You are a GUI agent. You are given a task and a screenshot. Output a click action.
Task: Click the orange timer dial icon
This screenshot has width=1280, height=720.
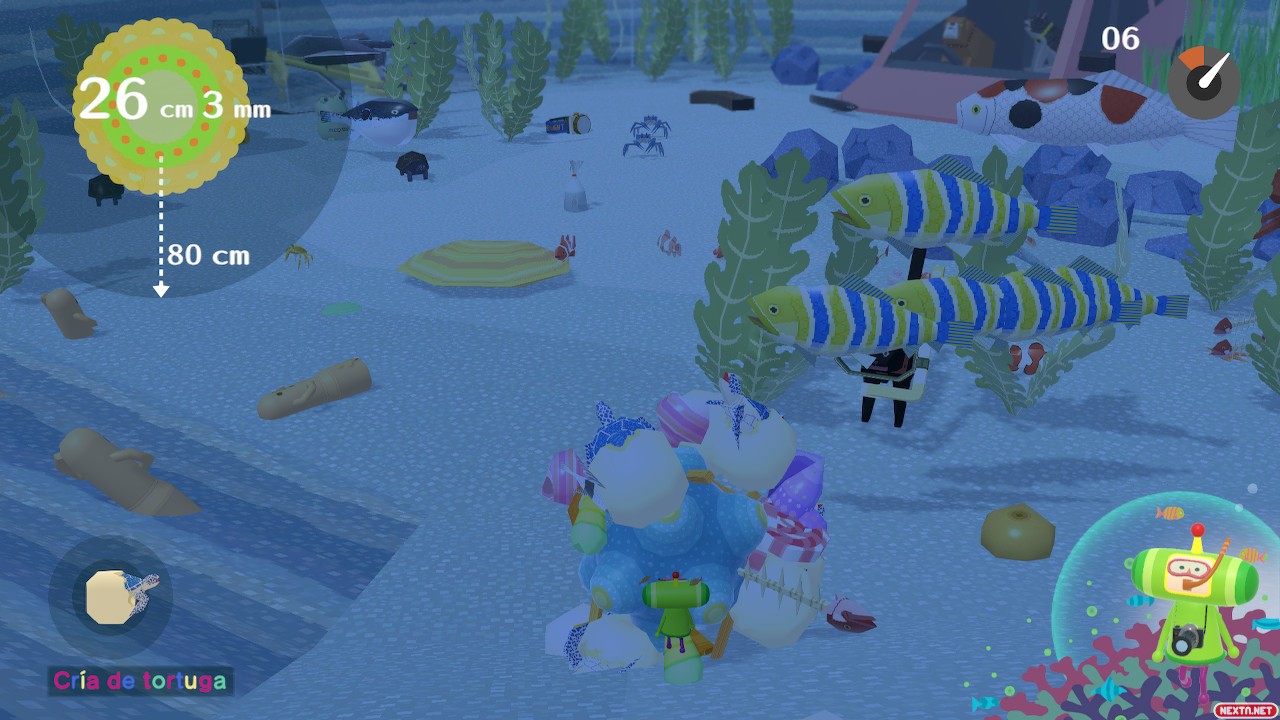pyautogui.click(x=1204, y=82)
